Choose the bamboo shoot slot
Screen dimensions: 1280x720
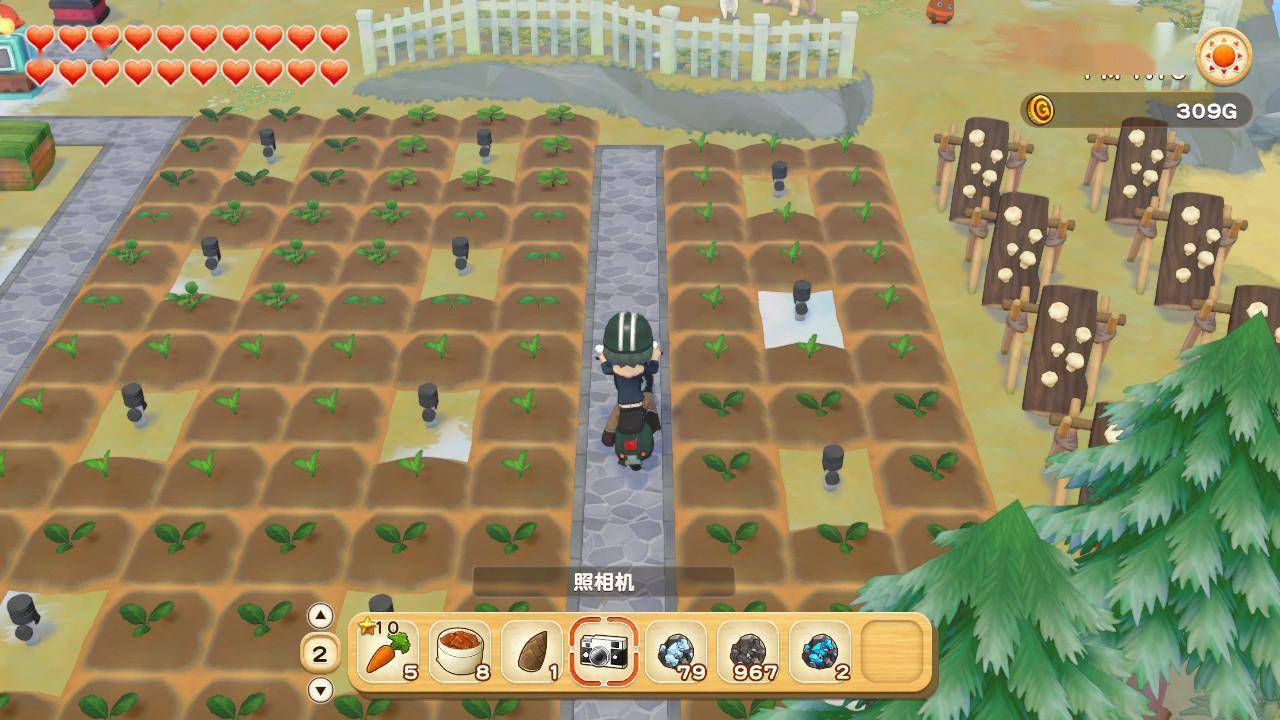tap(531, 652)
